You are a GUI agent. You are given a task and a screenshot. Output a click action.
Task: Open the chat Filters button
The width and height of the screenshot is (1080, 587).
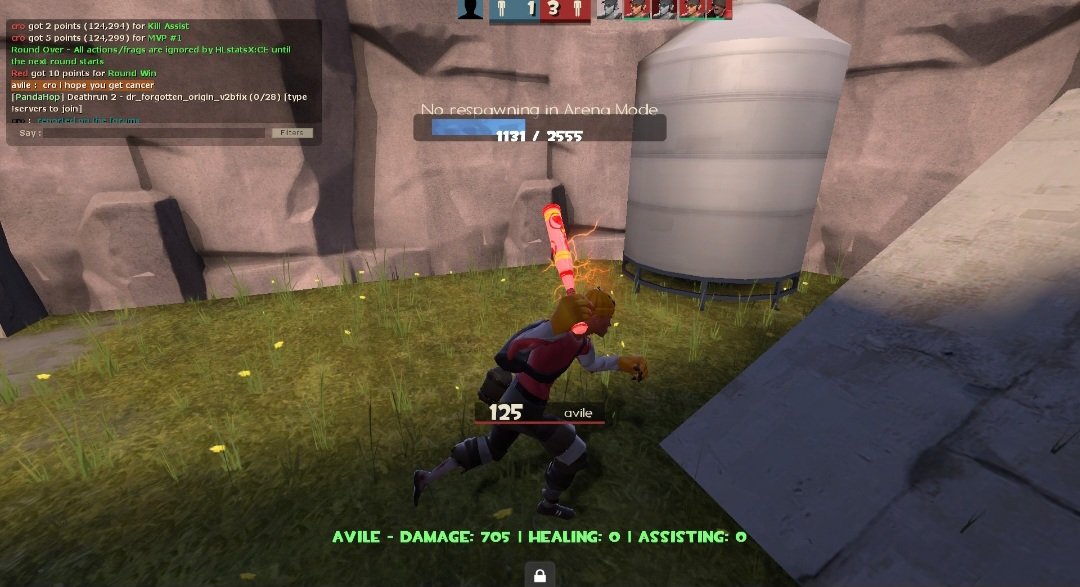[292, 133]
